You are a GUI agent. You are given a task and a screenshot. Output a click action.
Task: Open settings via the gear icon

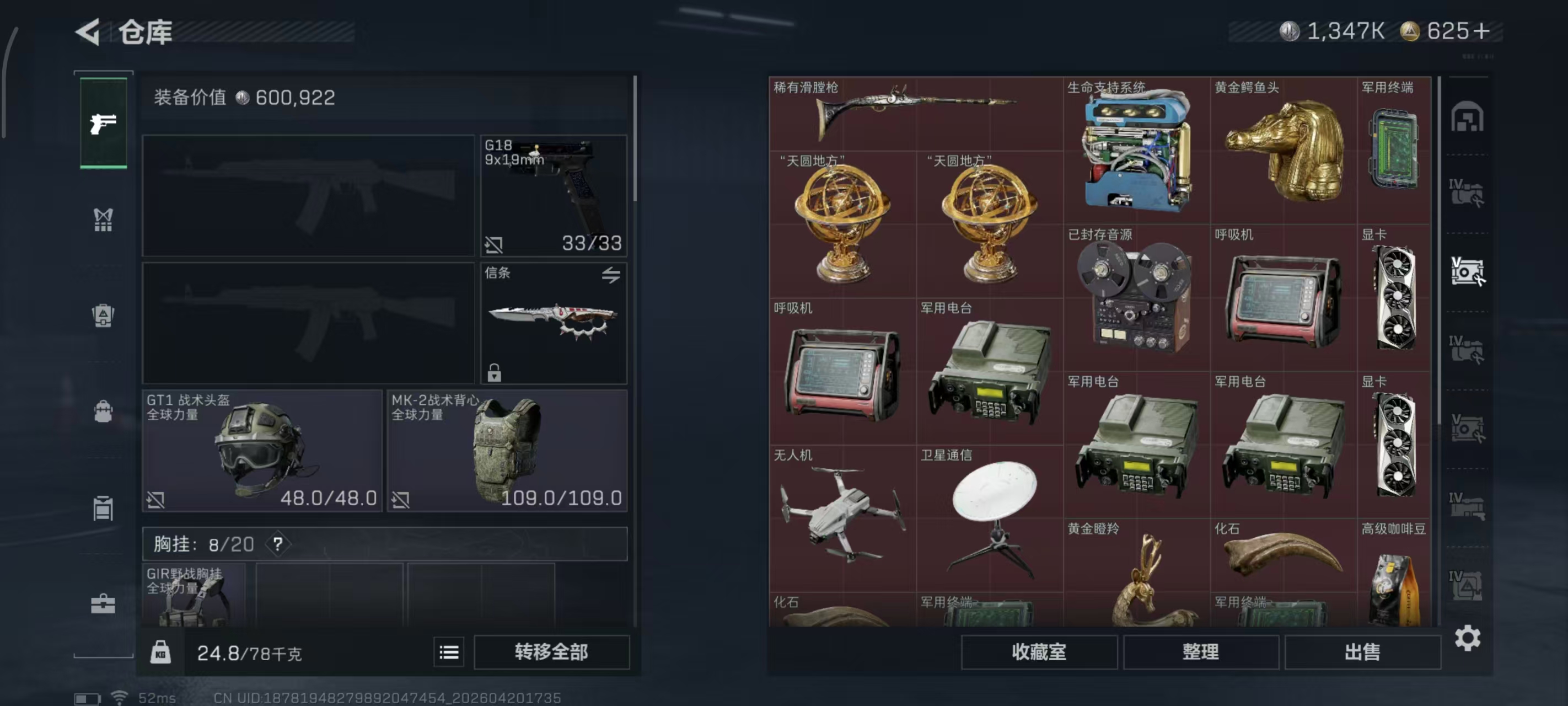click(x=1468, y=638)
